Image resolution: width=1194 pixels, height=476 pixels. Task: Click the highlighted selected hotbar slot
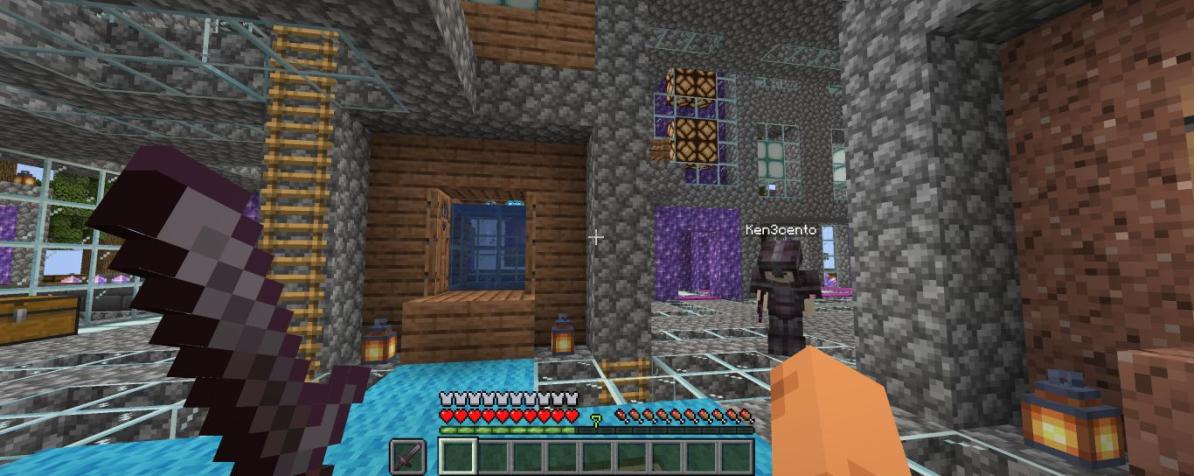(456, 458)
